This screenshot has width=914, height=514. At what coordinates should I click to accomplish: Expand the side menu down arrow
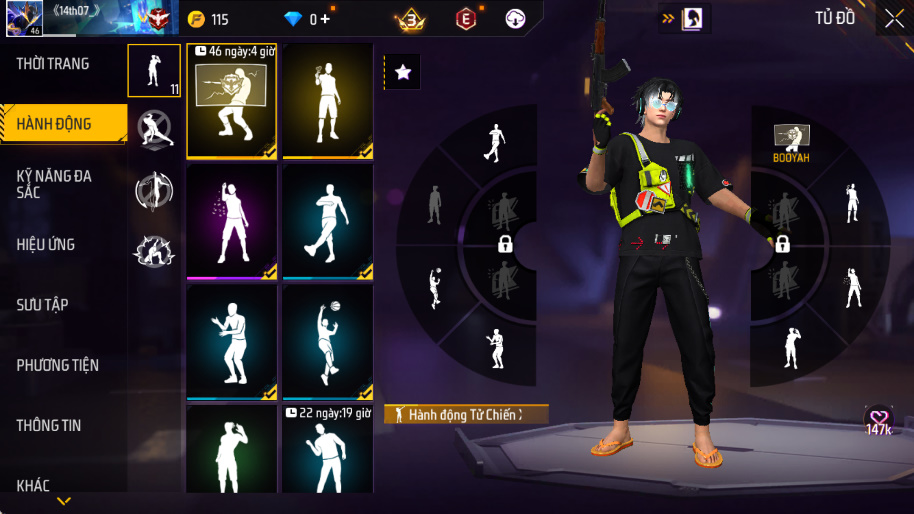(x=64, y=501)
